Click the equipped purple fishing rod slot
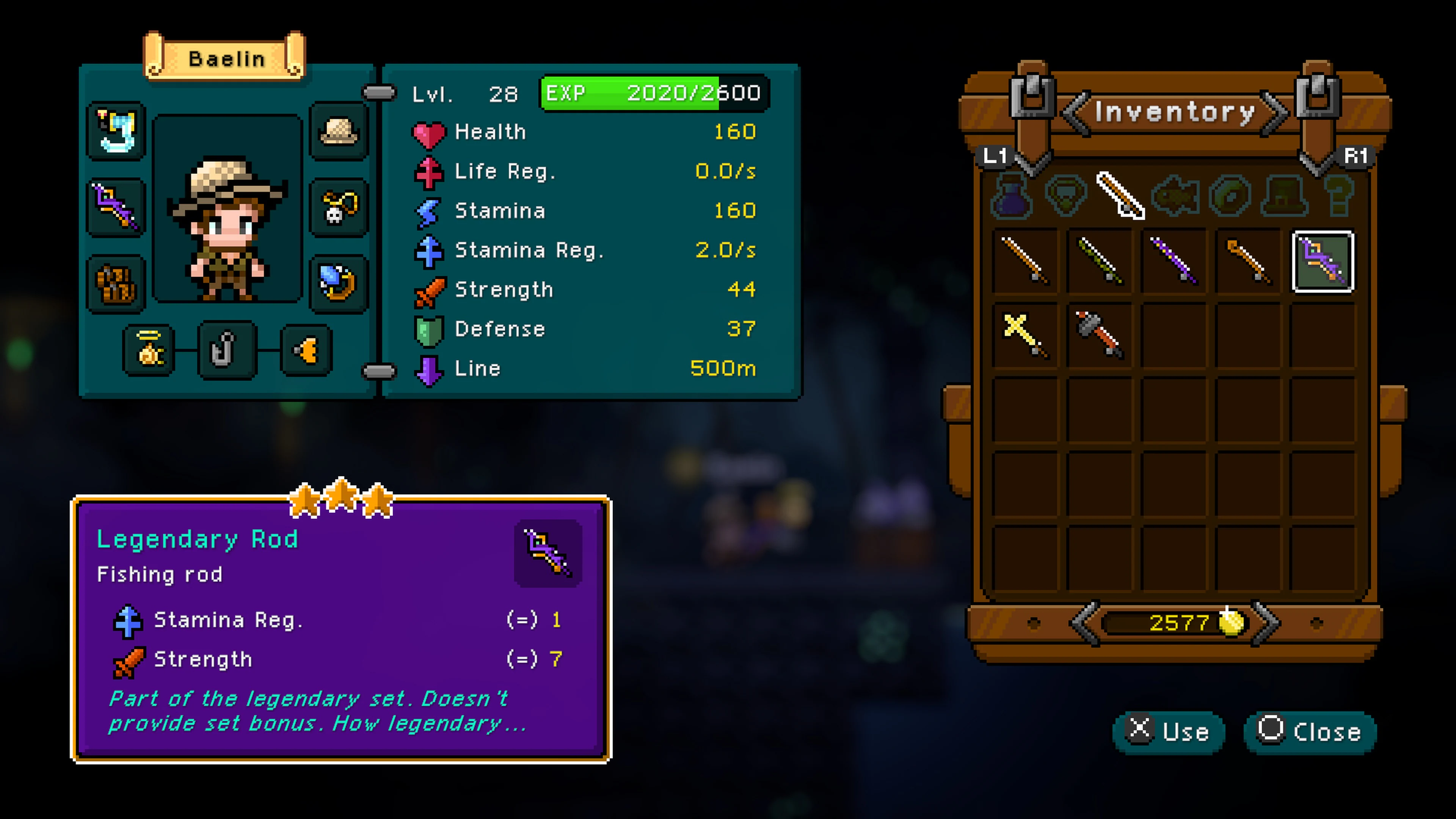 (x=116, y=206)
